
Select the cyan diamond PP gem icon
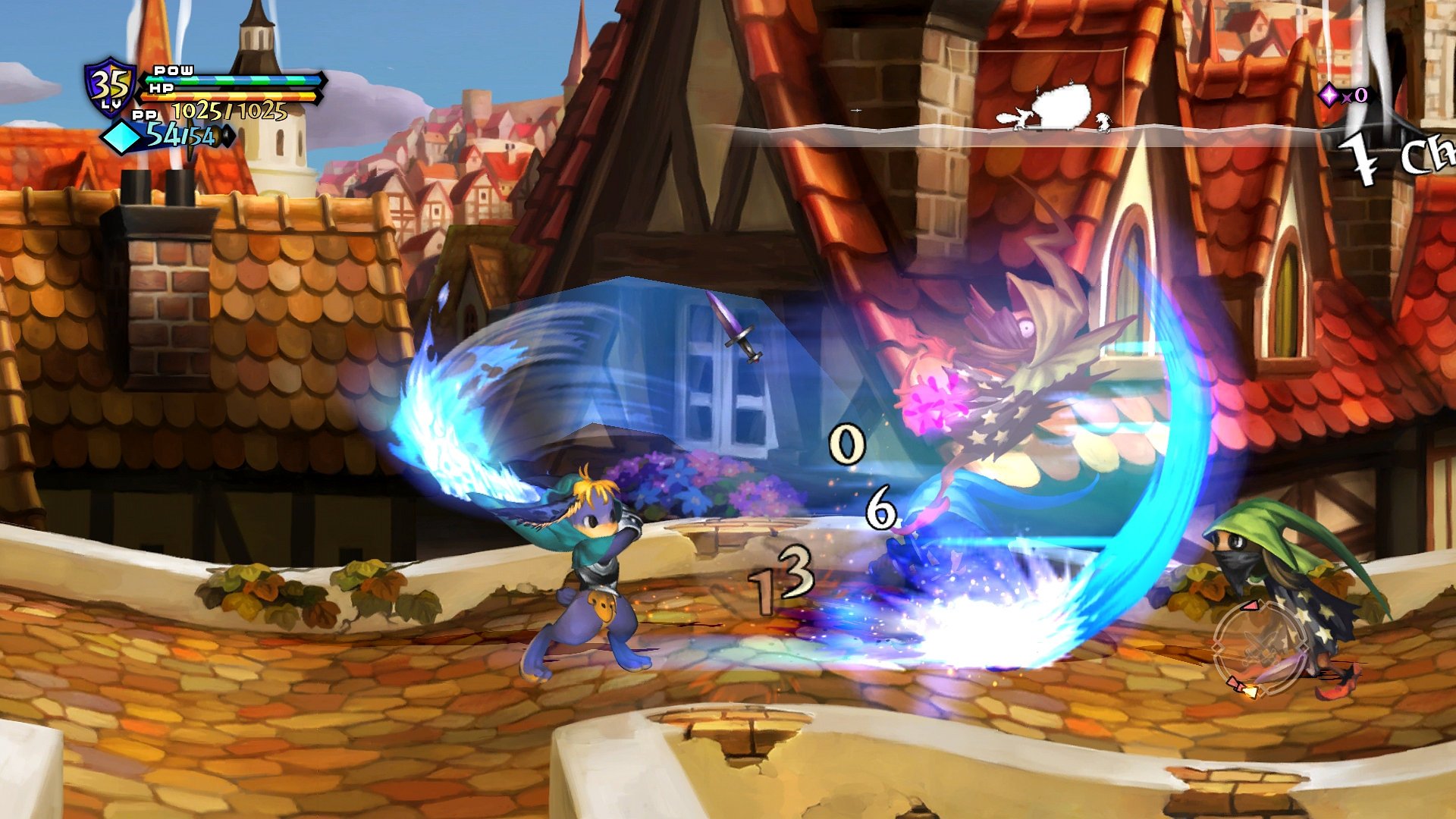pos(121,136)
